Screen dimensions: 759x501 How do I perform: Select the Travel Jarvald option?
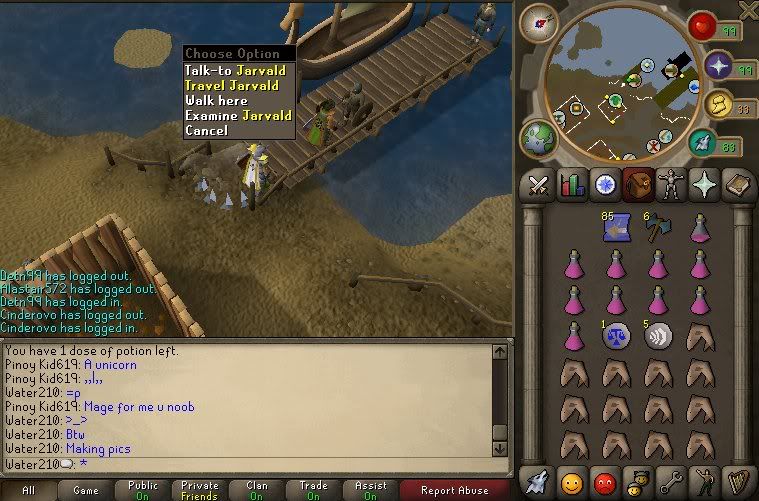235,85
